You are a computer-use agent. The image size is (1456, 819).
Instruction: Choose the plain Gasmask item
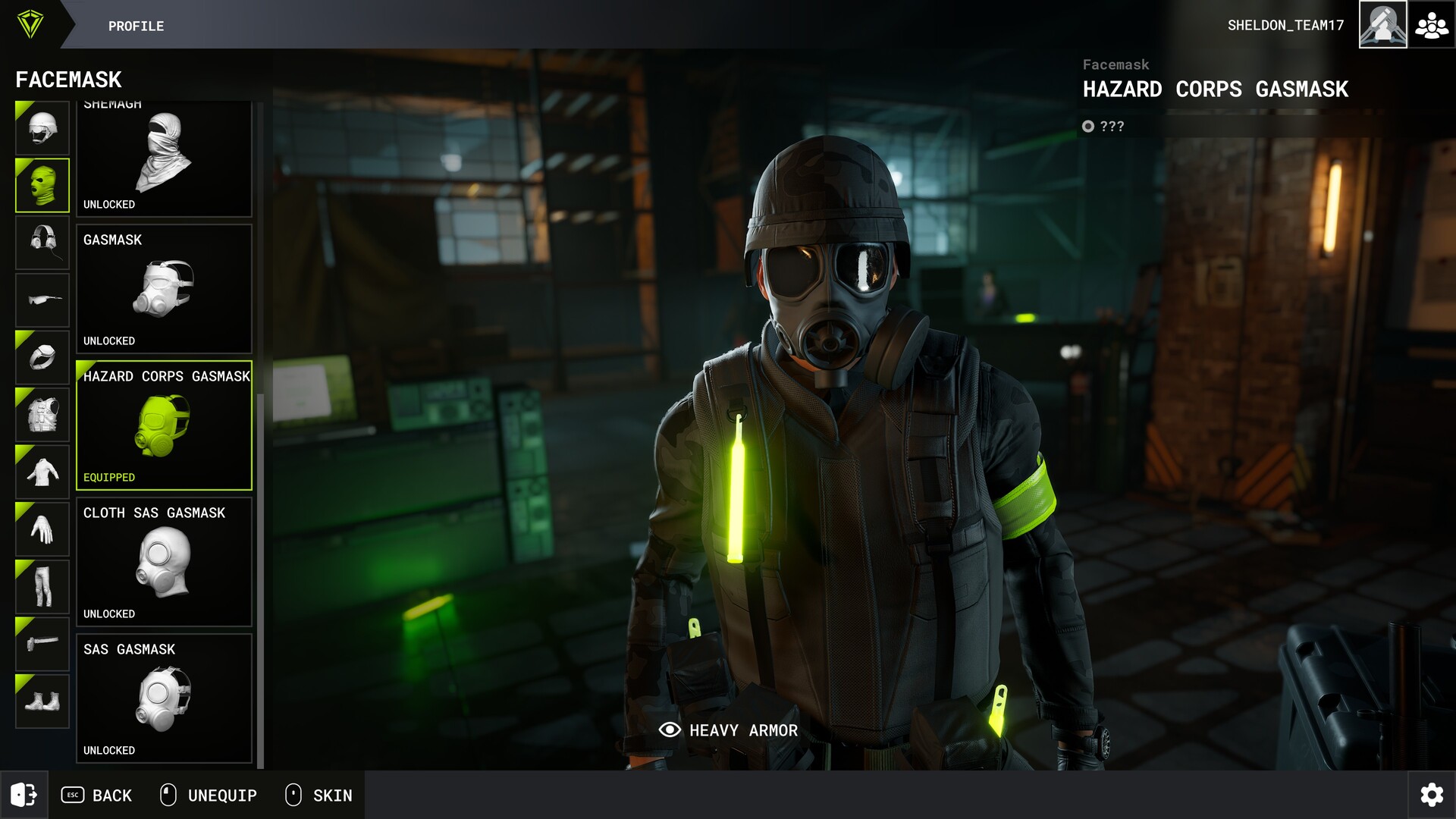click(164, 289)
